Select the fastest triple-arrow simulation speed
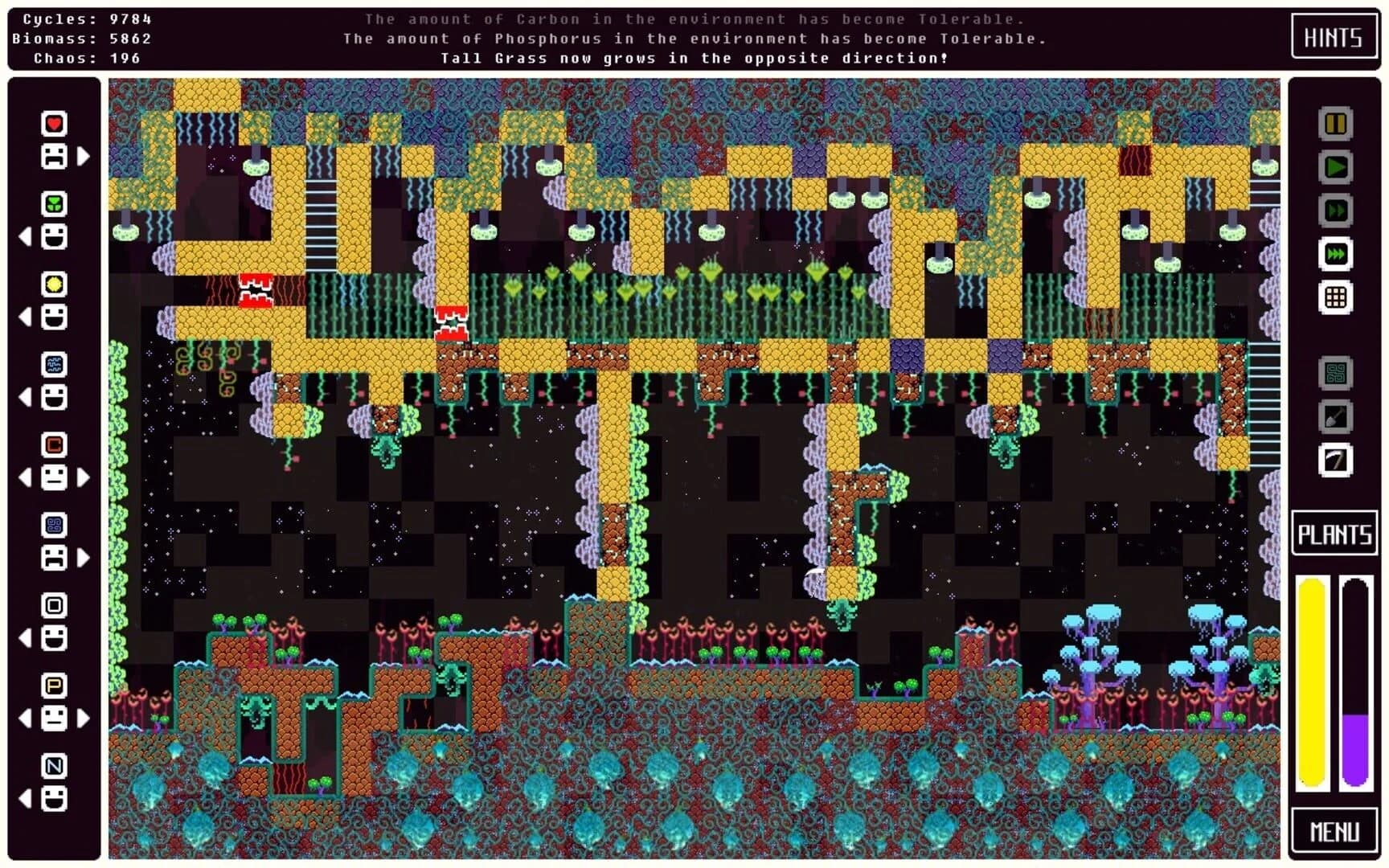 click(1335, 253)
